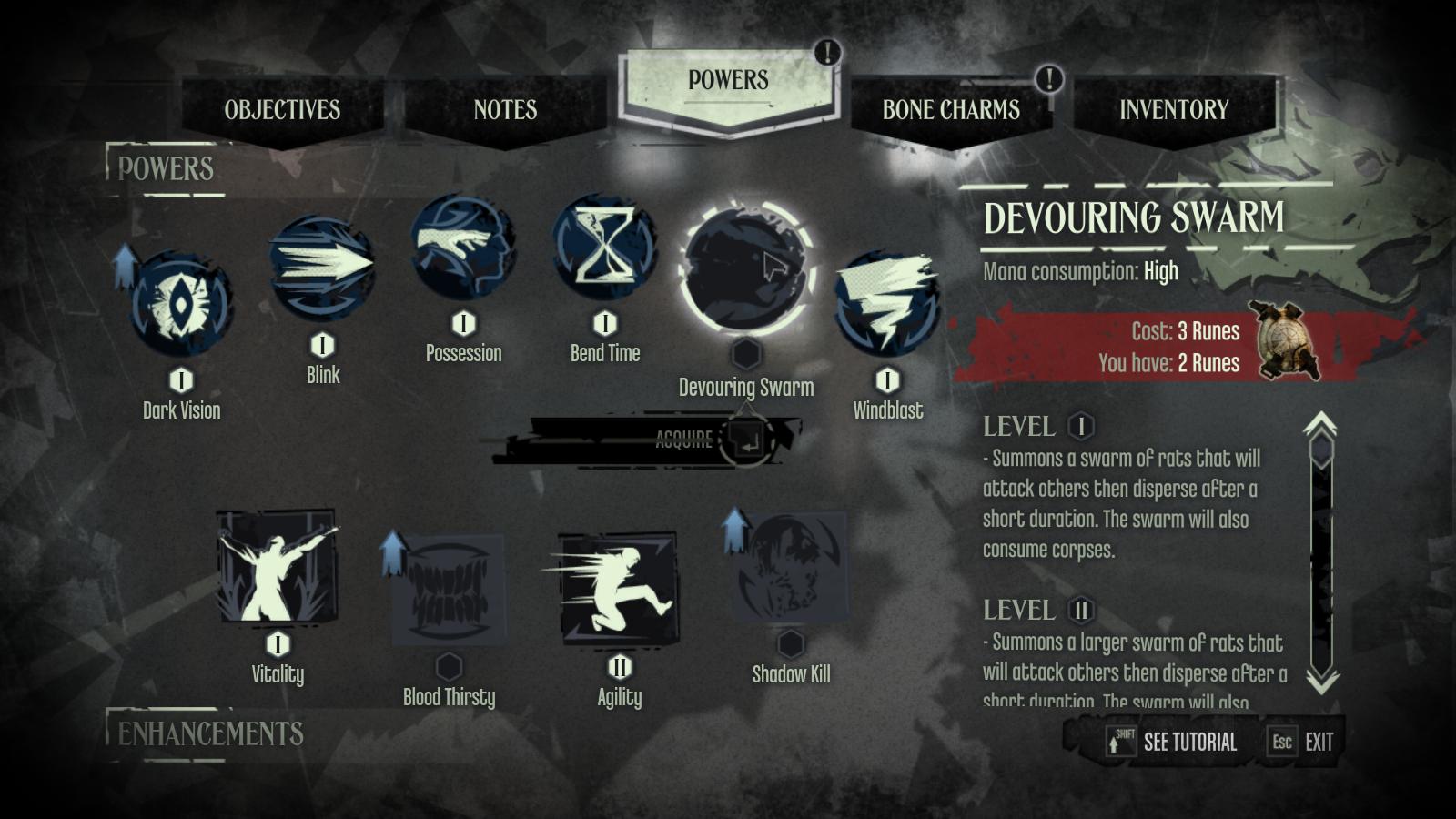Select the Dark Vision power icon
The image size is (1456, 819).
[181, 304]
